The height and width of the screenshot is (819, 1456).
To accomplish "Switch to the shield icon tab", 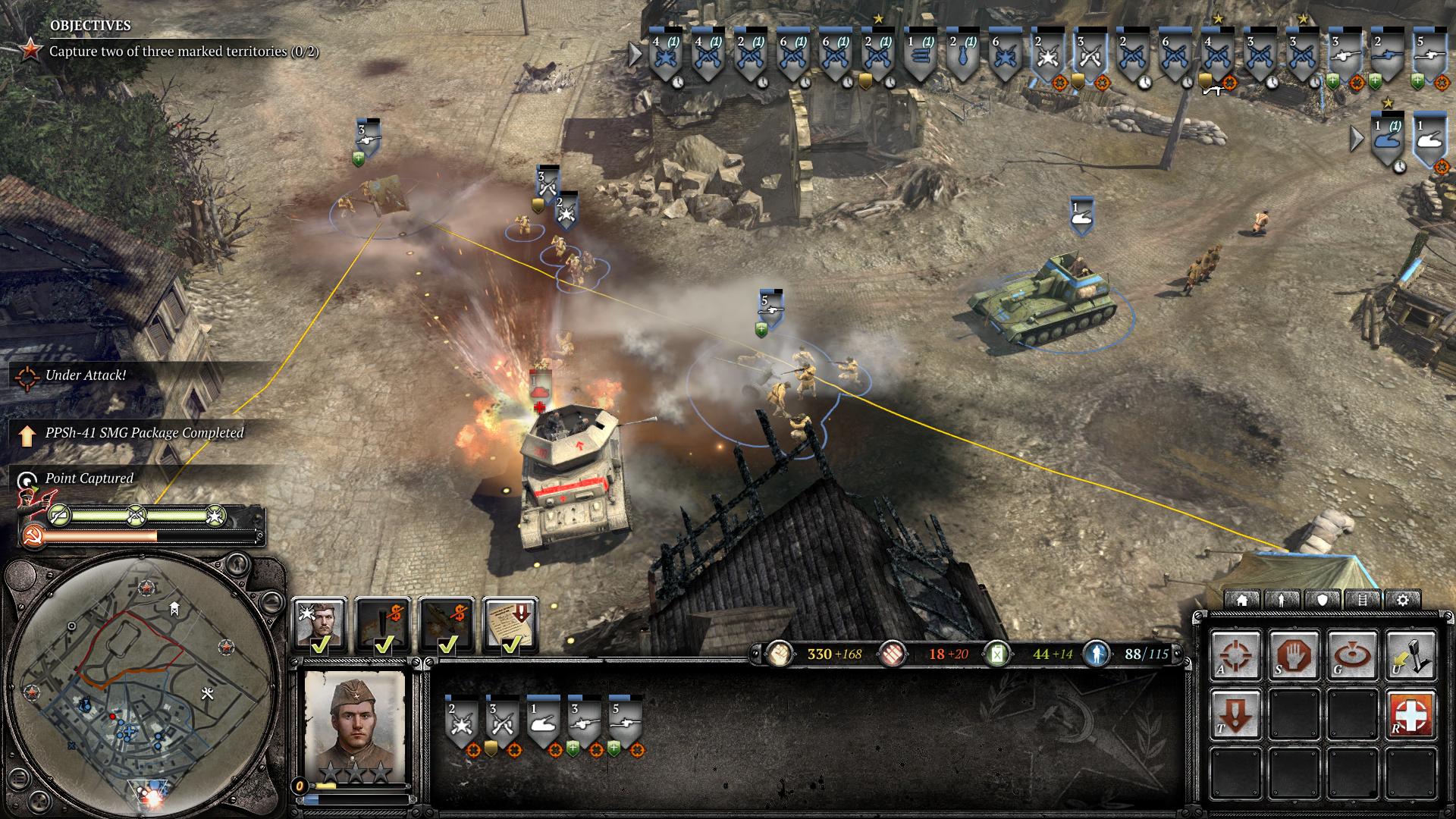I will (1323, 600).
